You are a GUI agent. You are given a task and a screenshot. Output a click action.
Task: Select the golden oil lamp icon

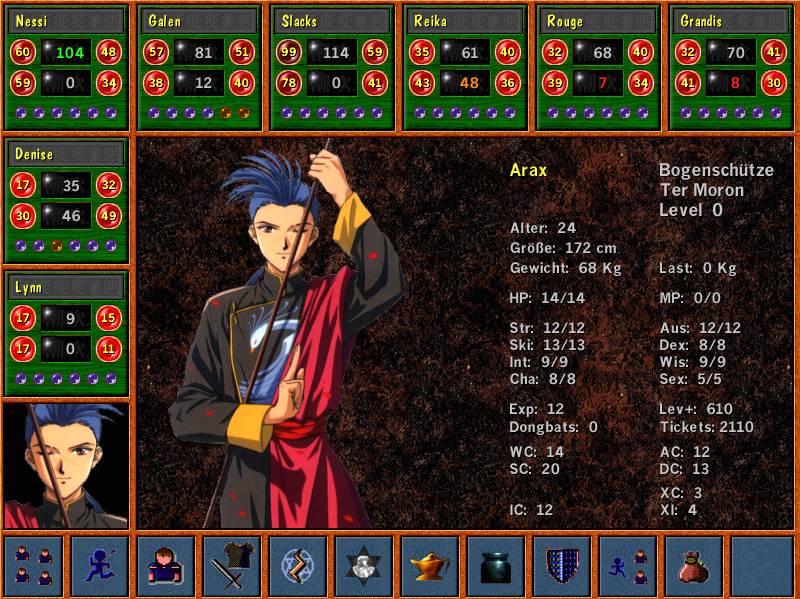(430, 566)
